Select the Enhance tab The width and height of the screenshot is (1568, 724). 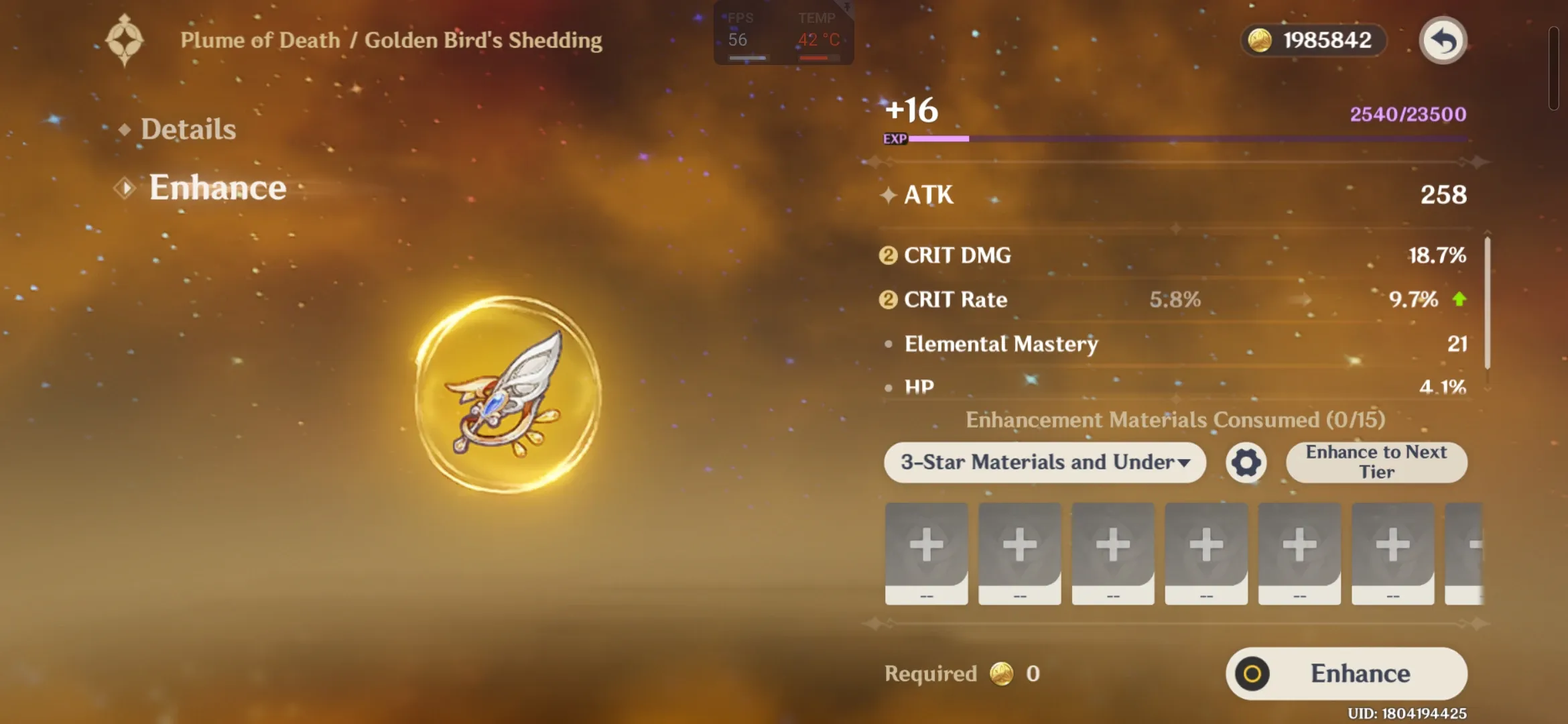click(x=217, y=187)
